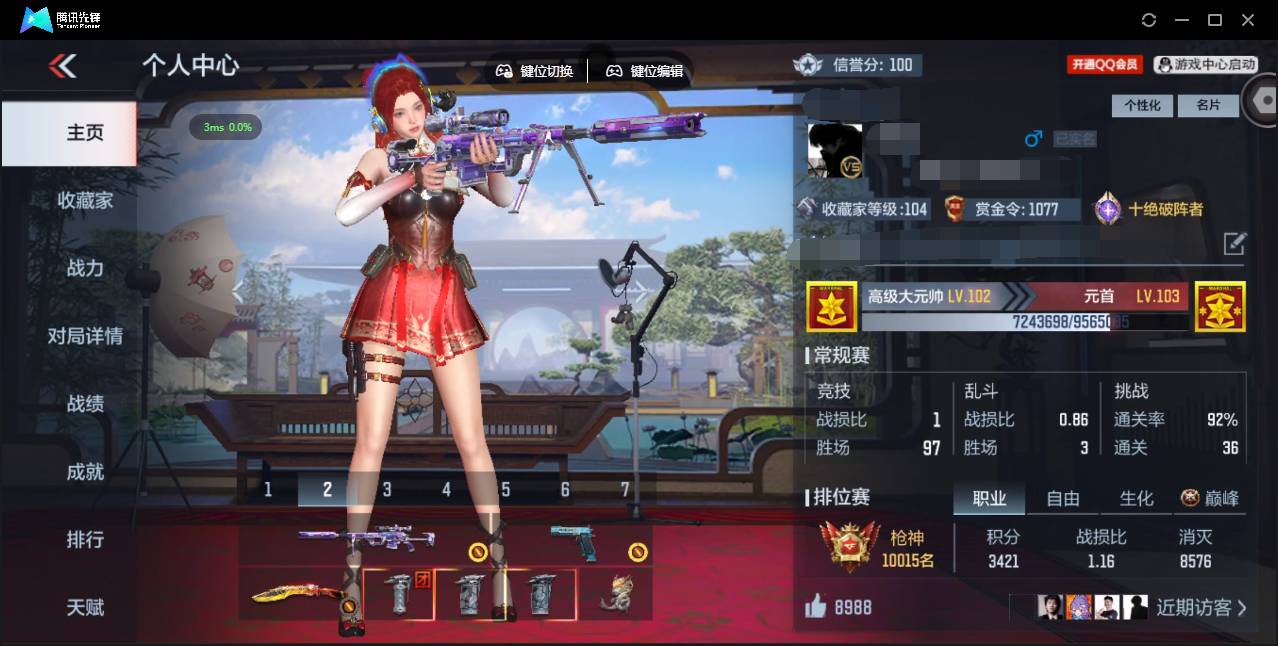Screen dimensions: 1278x646
Task: Give a thumbs-up like
Action: coord(816,607)
